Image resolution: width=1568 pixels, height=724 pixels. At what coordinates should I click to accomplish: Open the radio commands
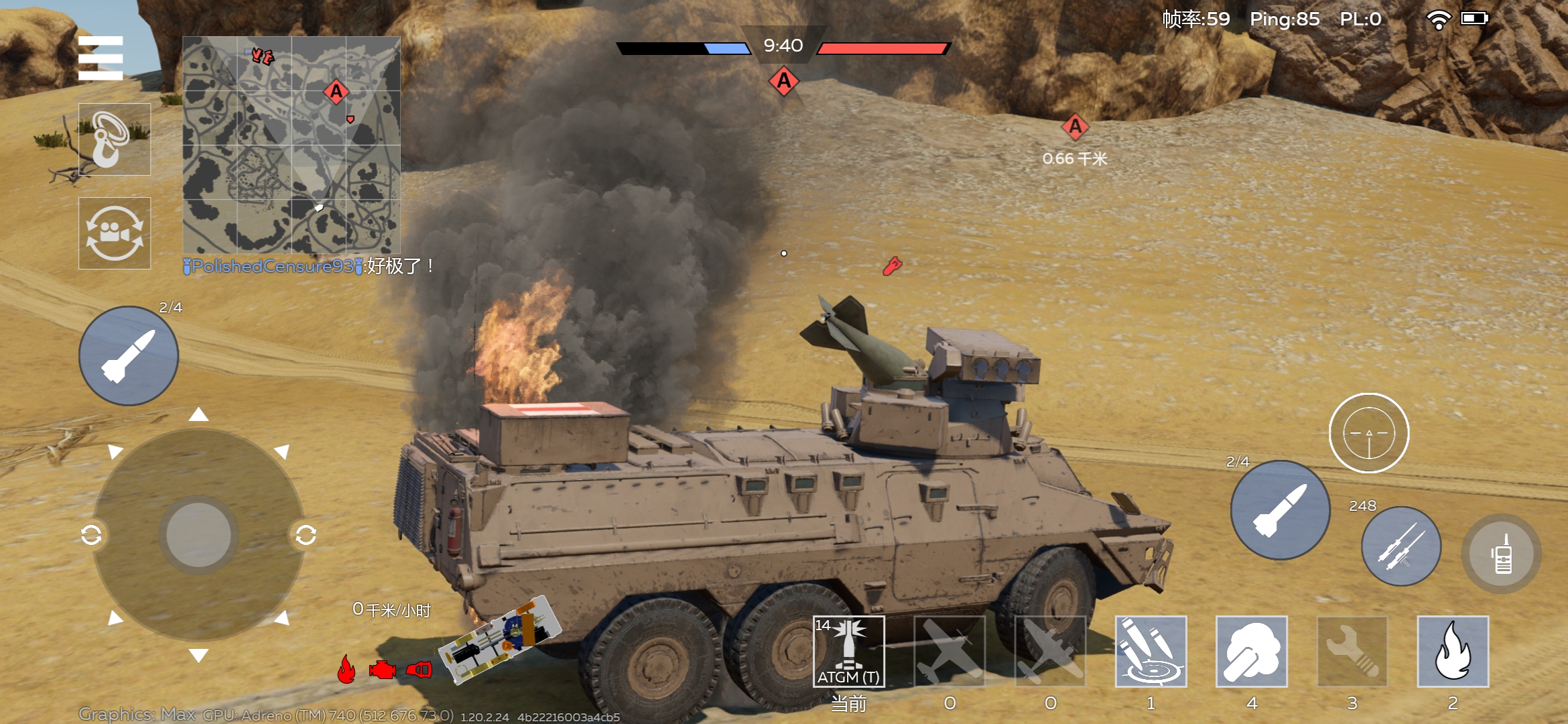pyautogui.click(x=1502, y=554)
